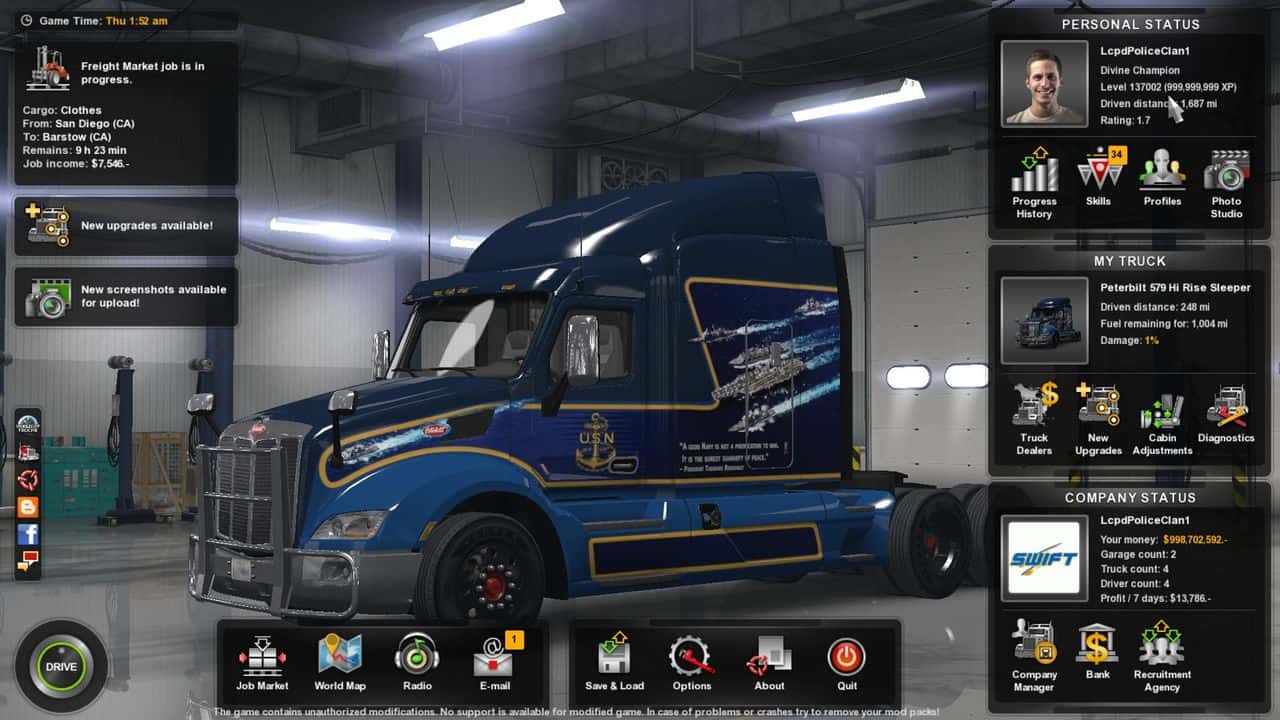Go to the Bank
Viewport: 1280px width, 720px height.
click(1098, 650)
